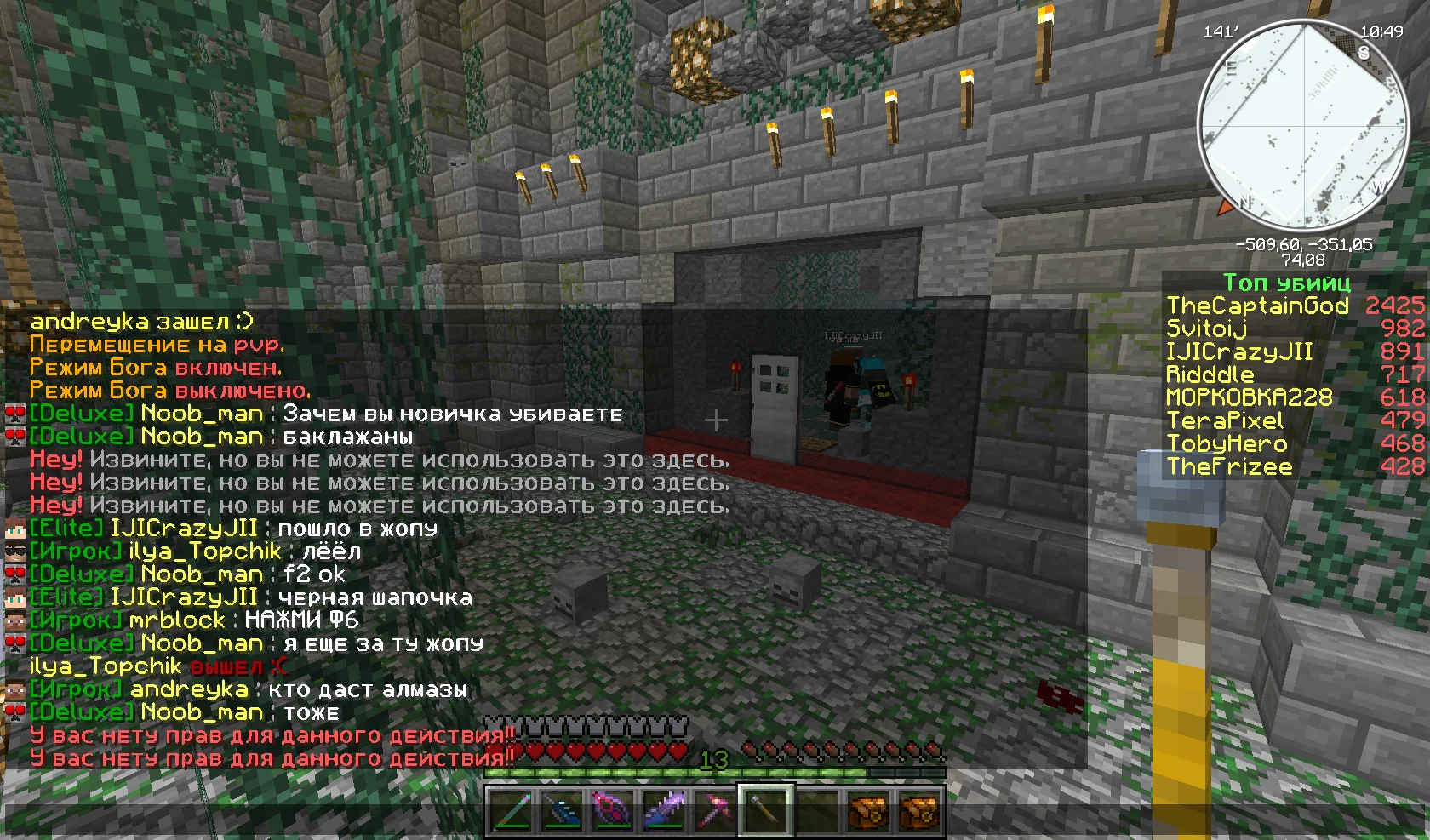Choose the pink and purple bow slot
1430x840 pixels.
pyautogui.click(x=613, y=809)
